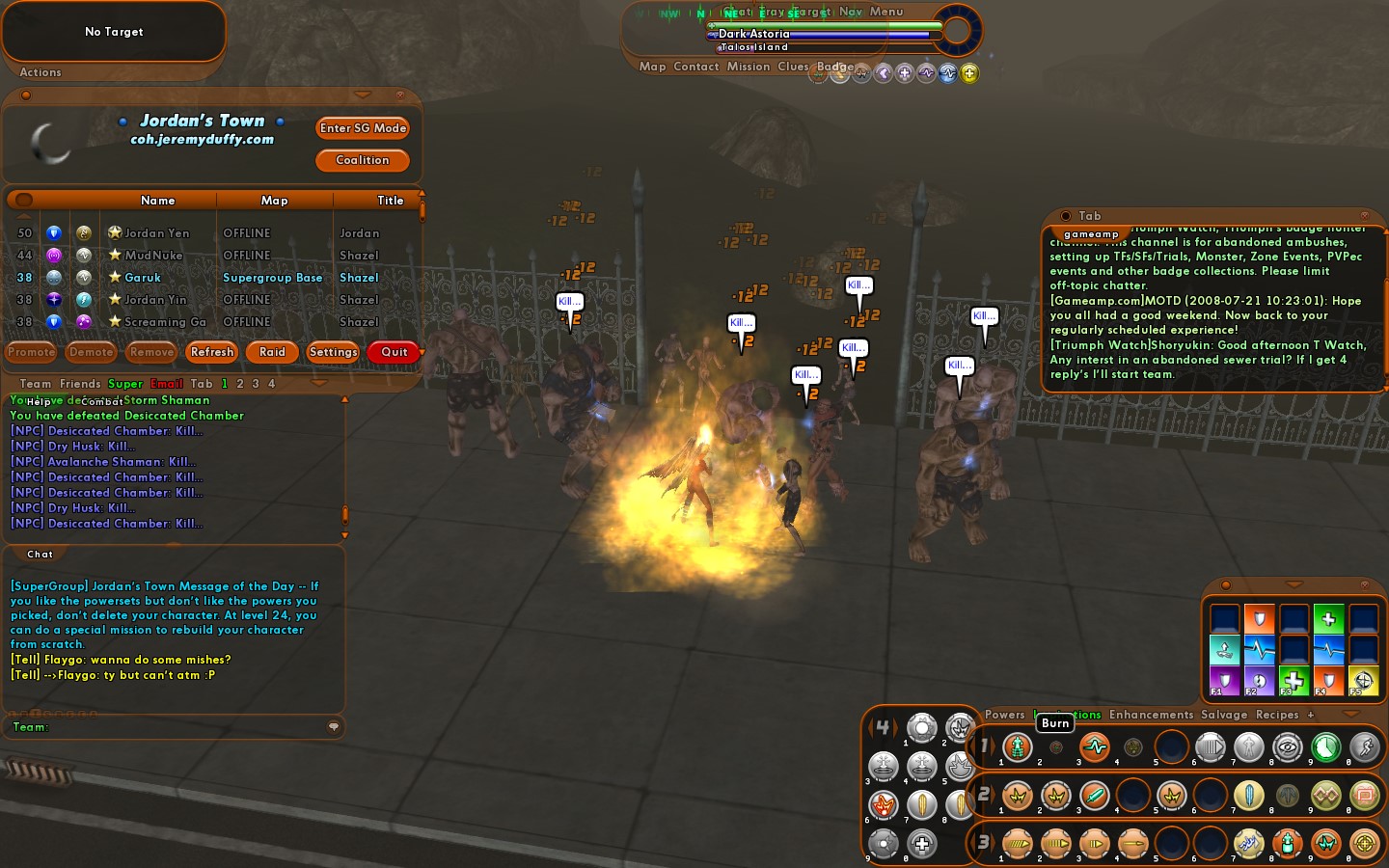Show the Mission window
1389x868 pixels.
pyautogui.click(x=749, y=67)
